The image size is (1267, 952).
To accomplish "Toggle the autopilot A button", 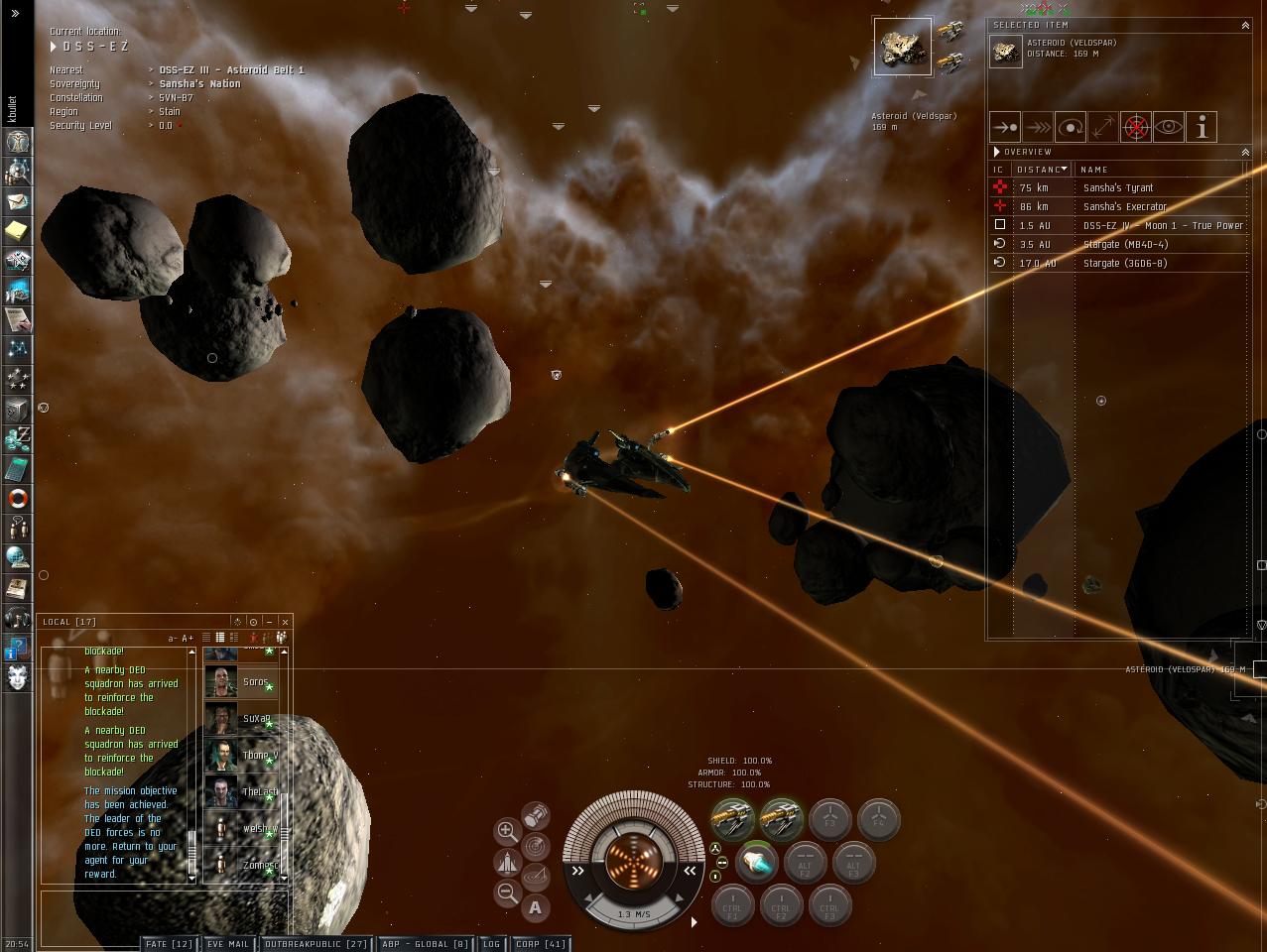I will (536, 906).
